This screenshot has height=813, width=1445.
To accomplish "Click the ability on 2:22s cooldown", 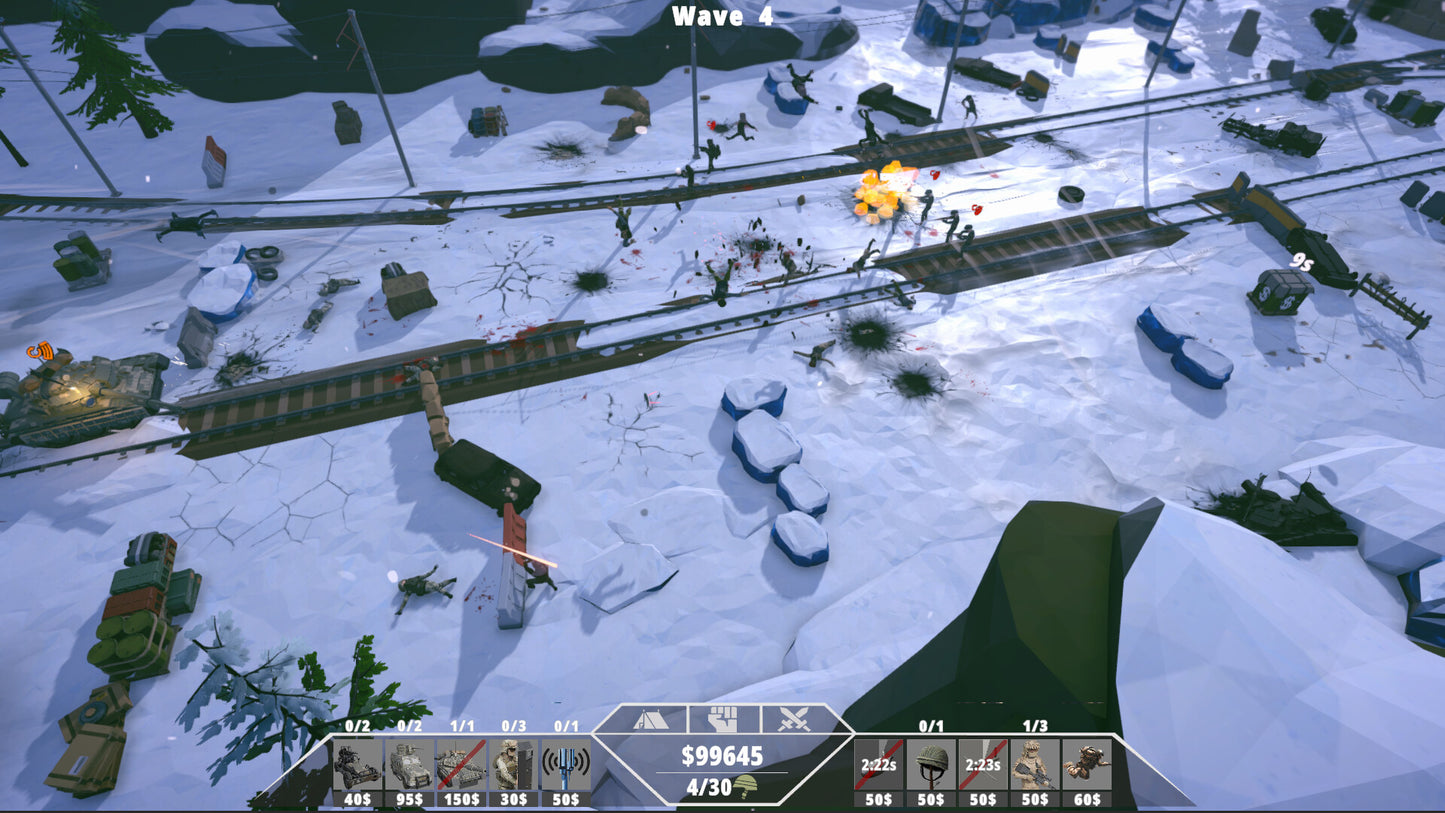I will [880, 765].
